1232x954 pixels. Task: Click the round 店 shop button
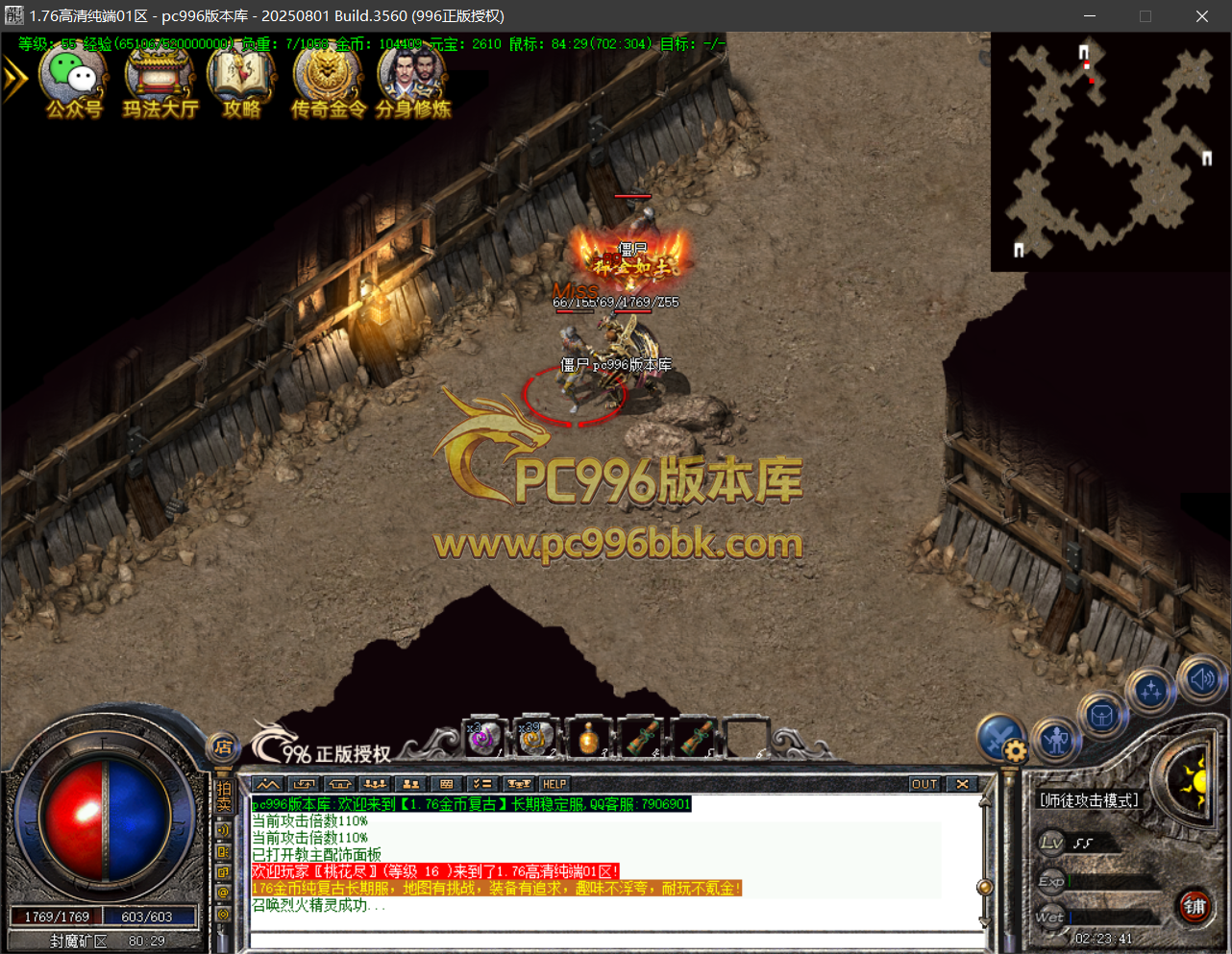(x=223, y=746)
